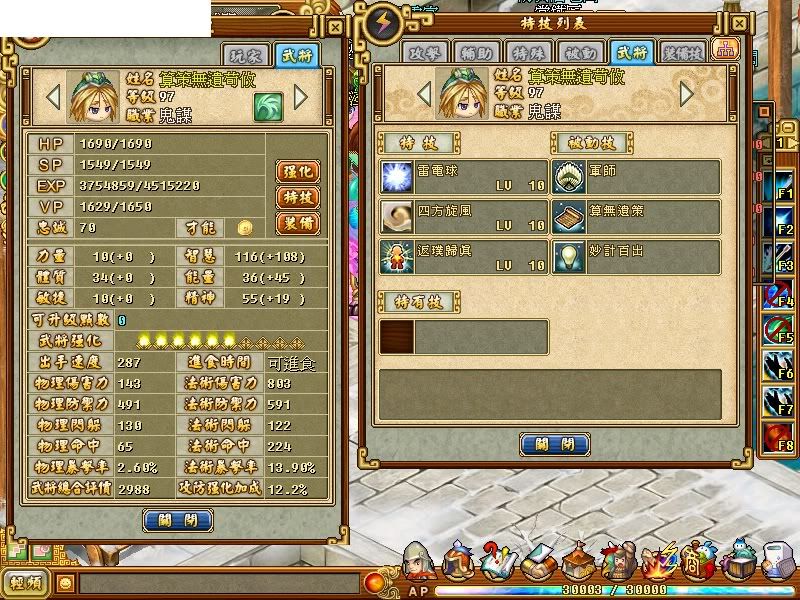Select the 返璞歸真 skill
This screenshot has width=800, height=600.
[x=463, y=256]
